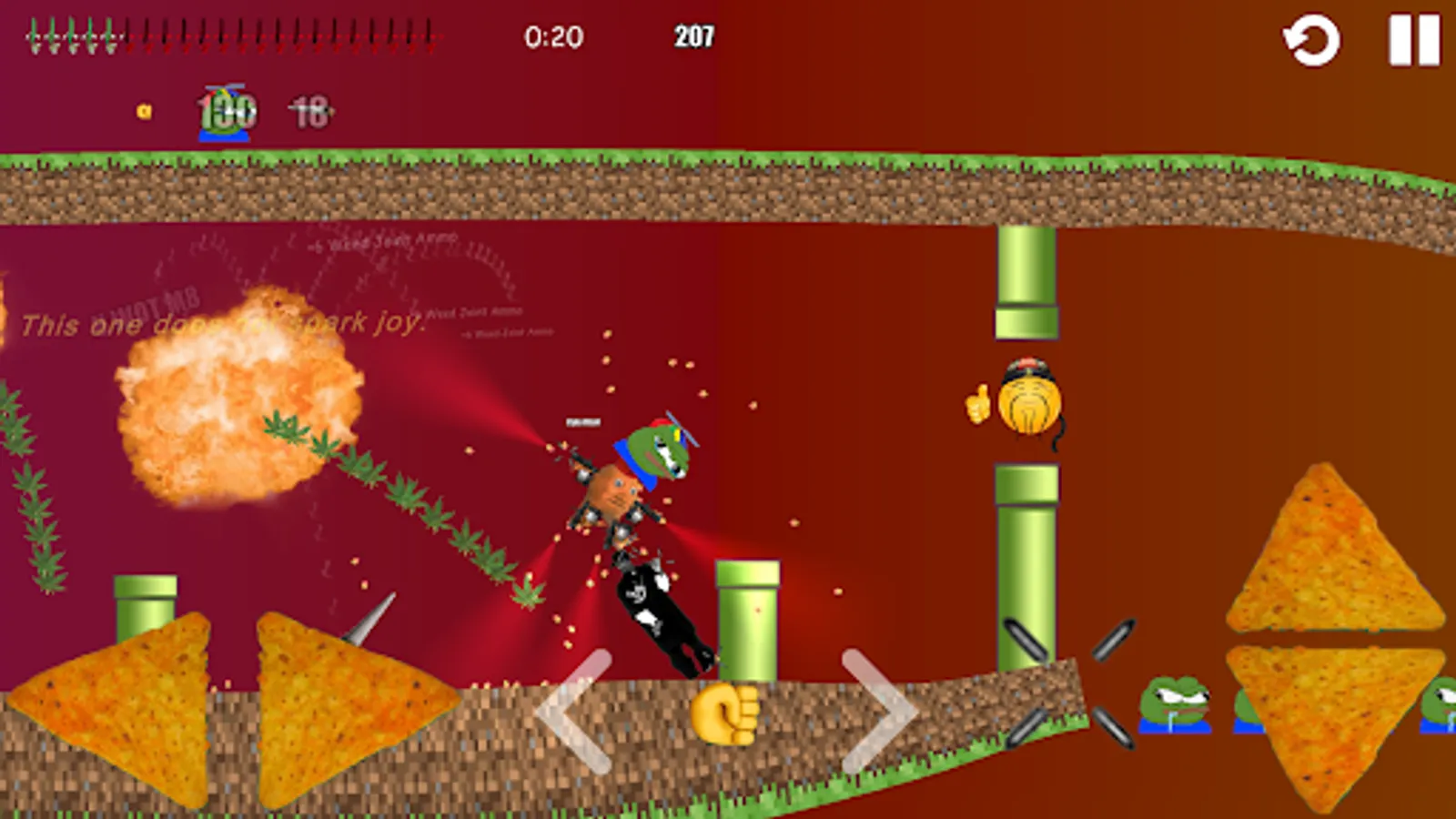Click the weed-bullet ammo strip at the top
1456x819 pixels.
(x=227, y=32)
